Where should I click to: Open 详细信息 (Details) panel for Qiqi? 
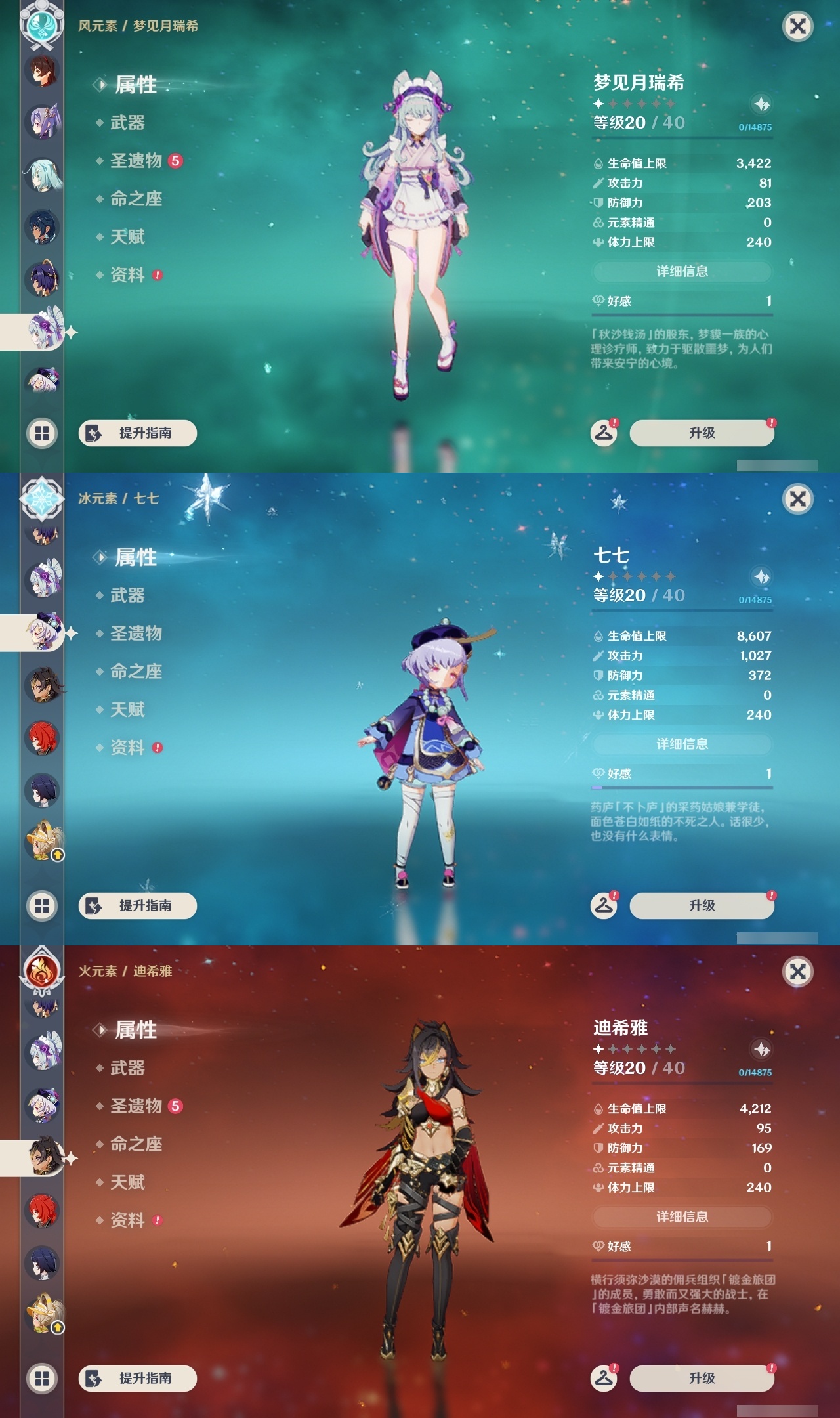click(x=682, y=744)
